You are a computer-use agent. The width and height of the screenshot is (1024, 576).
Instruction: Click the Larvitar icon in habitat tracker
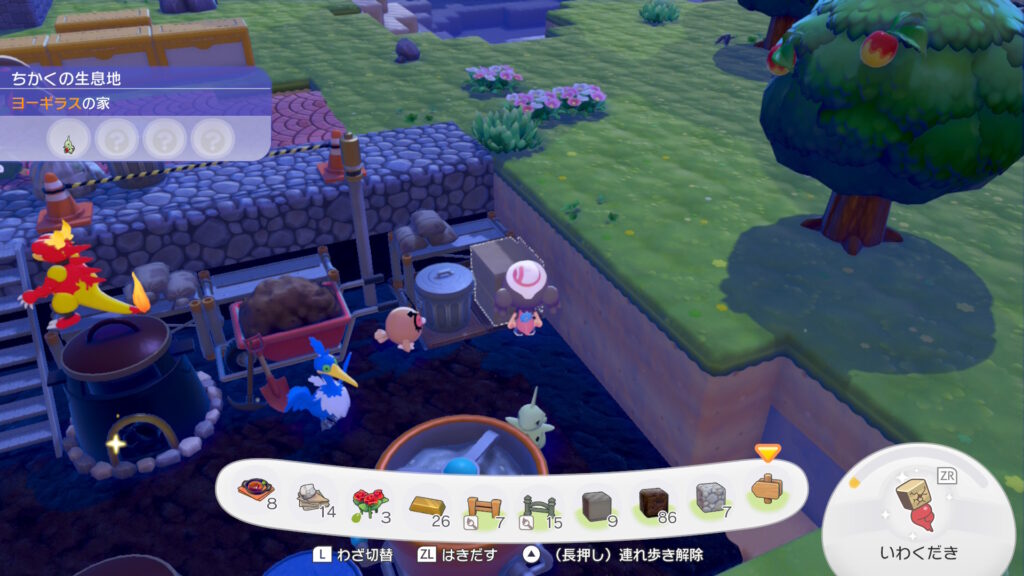click(x=69, y=139)
